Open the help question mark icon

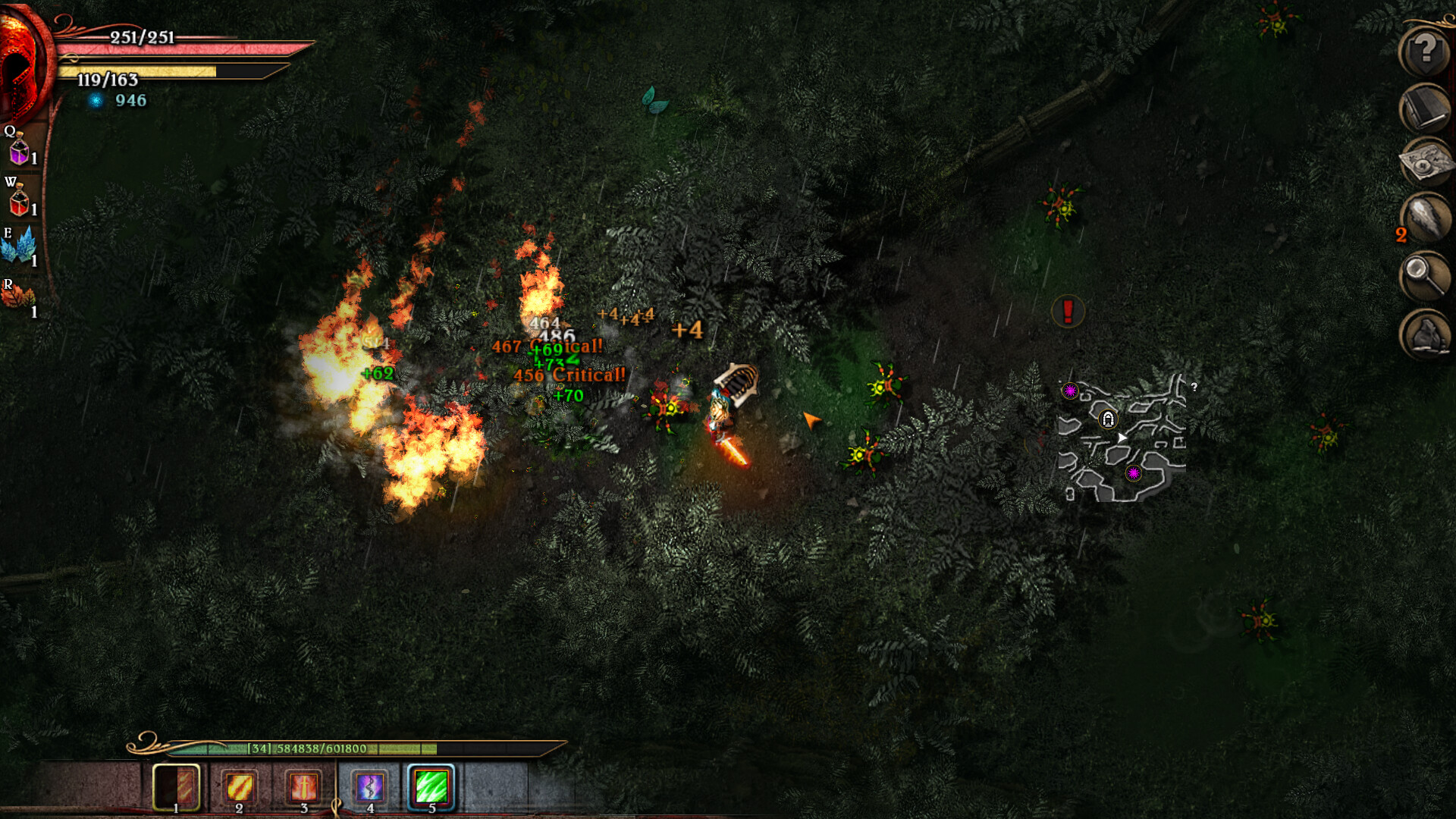click(1424, 52)
